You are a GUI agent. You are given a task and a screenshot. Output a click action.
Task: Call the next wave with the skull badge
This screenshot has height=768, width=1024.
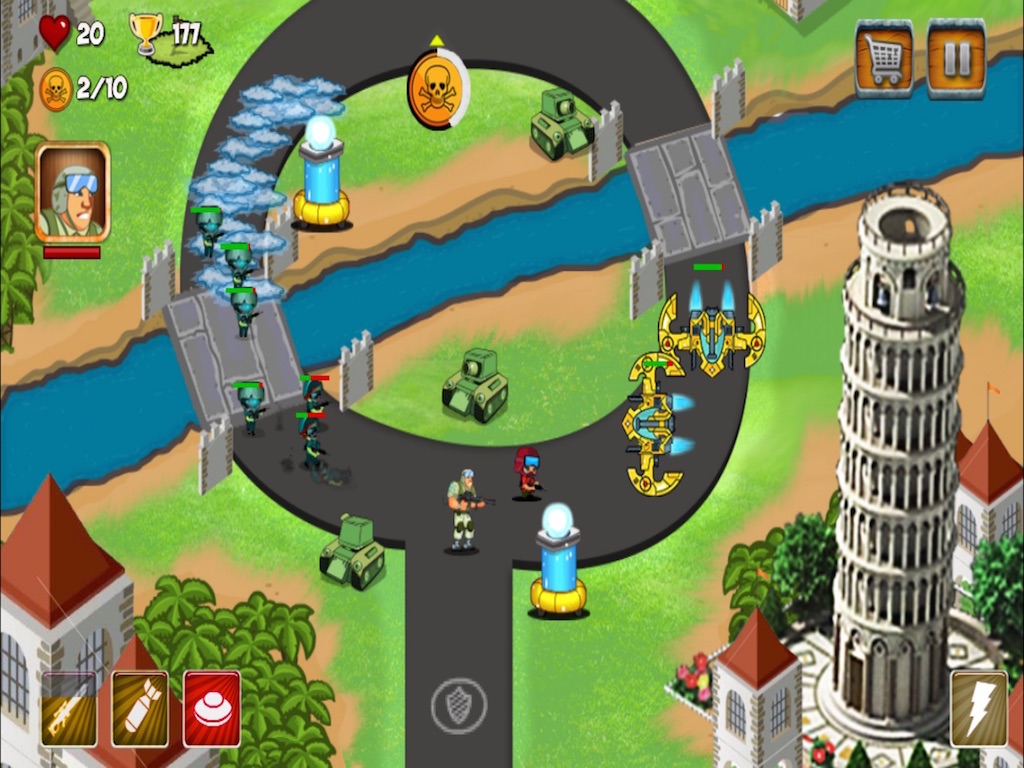[437, 91]
